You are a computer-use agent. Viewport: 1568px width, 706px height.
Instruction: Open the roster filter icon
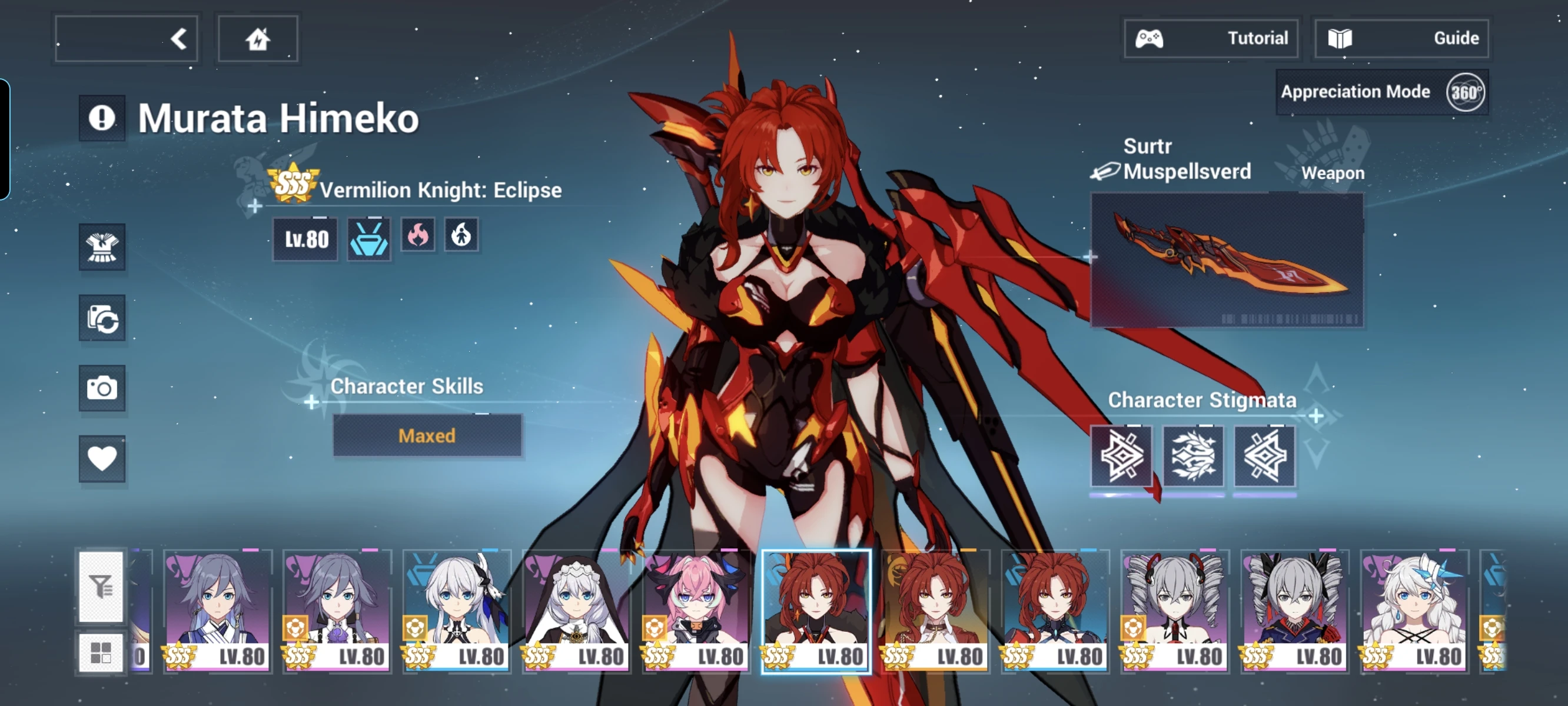pyautogui.click(x=102, y=587)
